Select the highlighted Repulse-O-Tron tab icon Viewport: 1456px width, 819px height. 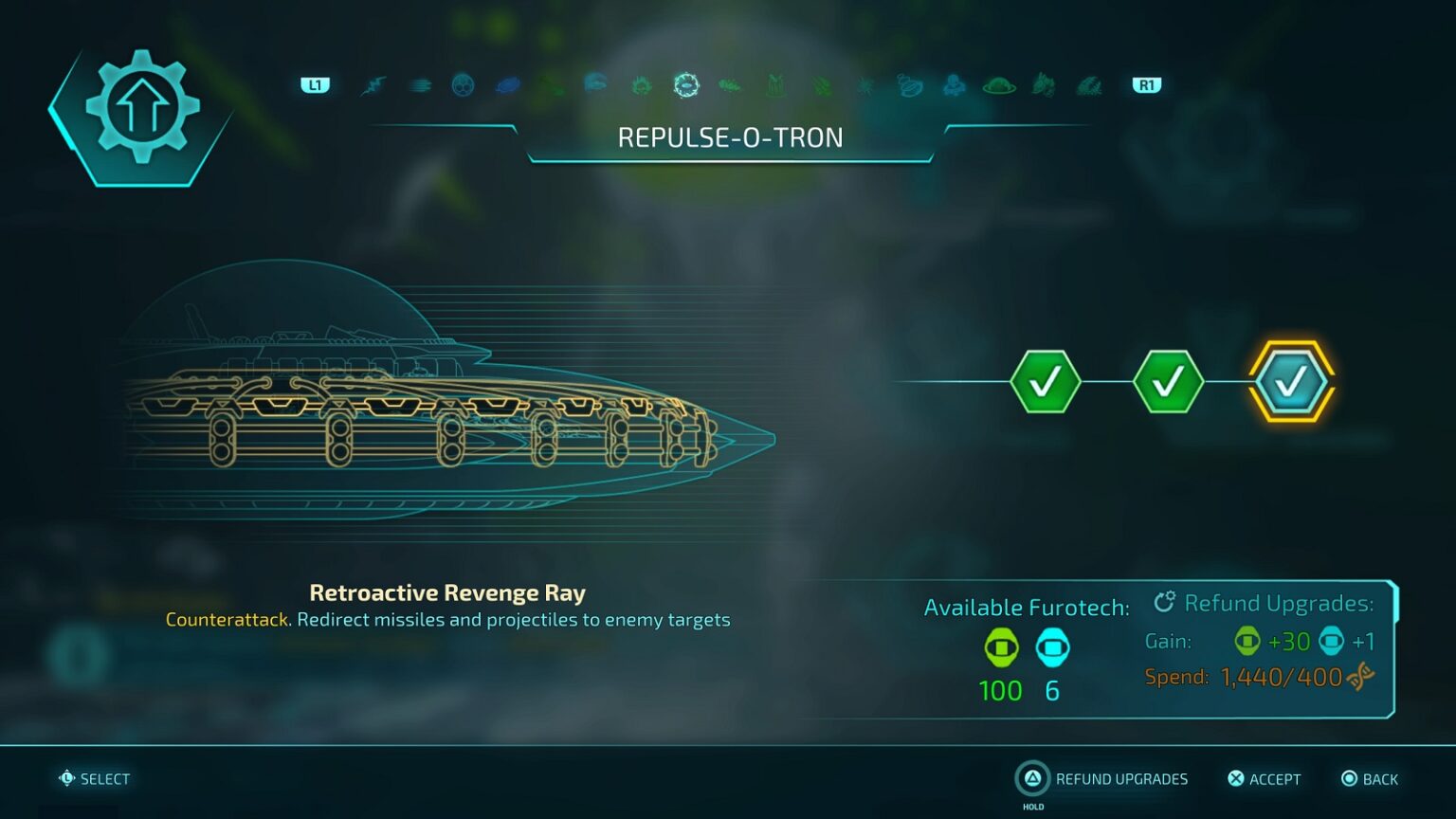686,85
